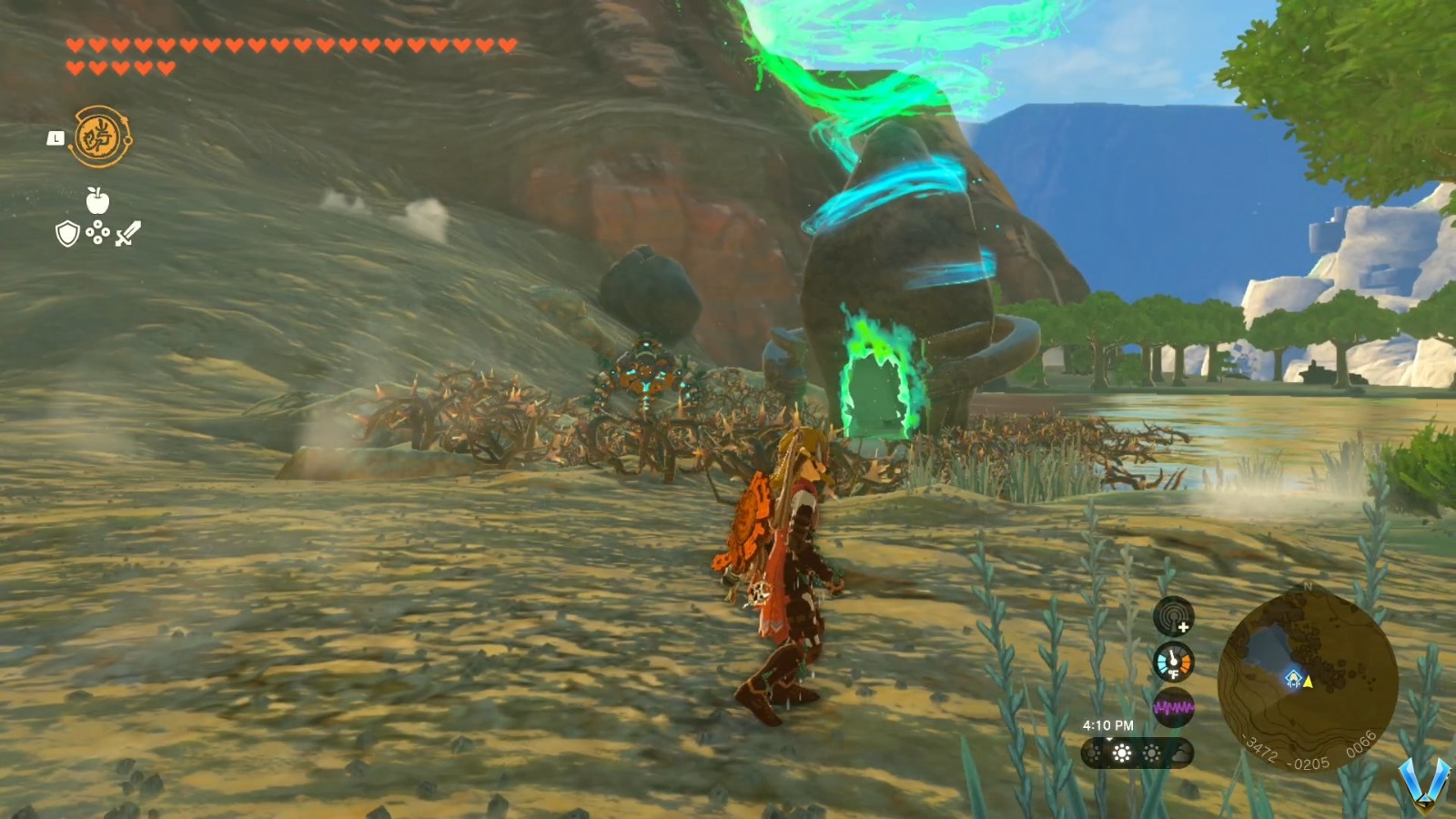
Task: Select the sword equipment icon
Action: tap(127, 233)
